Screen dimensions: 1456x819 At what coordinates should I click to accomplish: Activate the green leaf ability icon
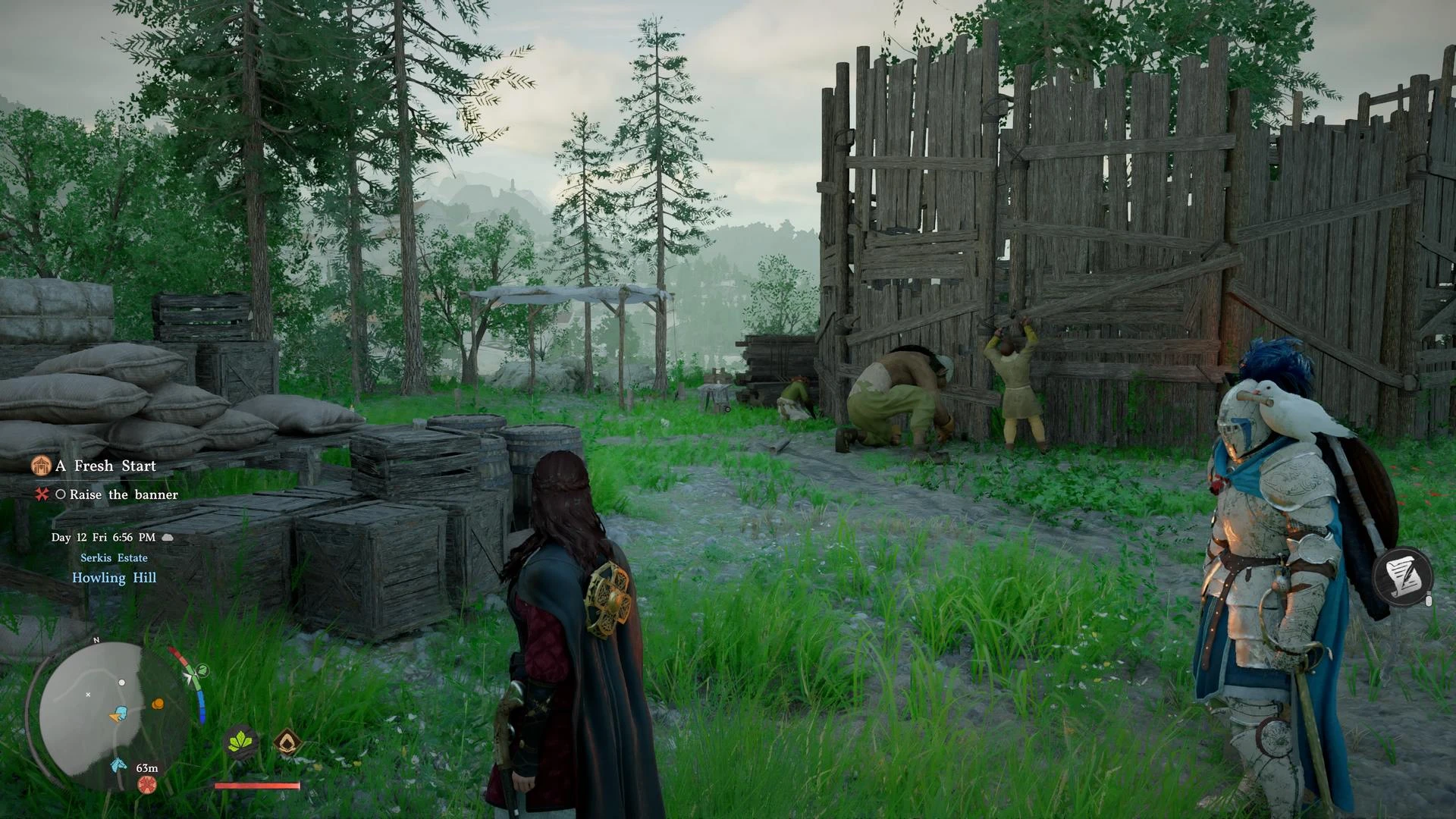242,740
